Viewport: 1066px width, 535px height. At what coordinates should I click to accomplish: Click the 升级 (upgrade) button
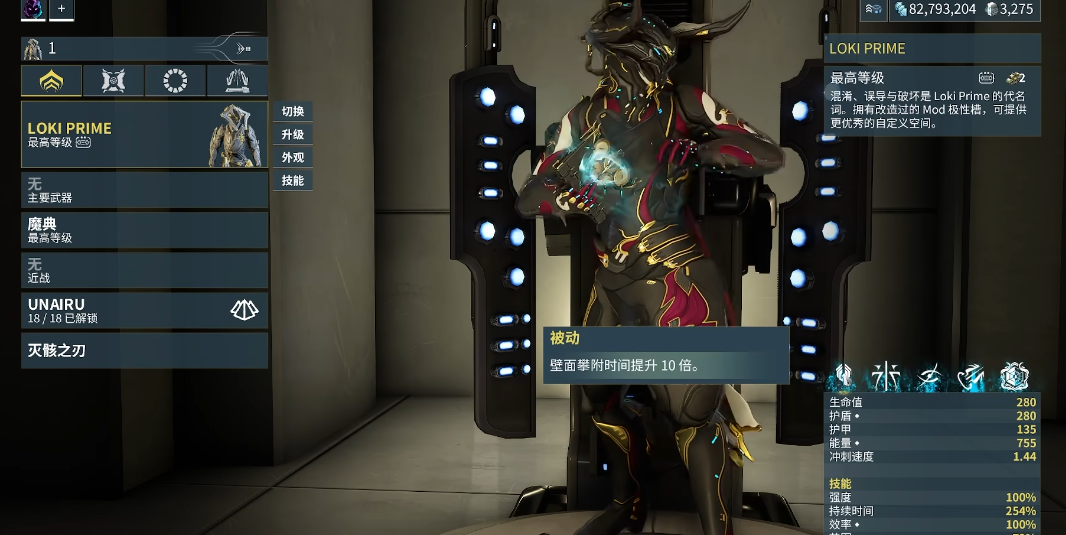tap(293, 135)
